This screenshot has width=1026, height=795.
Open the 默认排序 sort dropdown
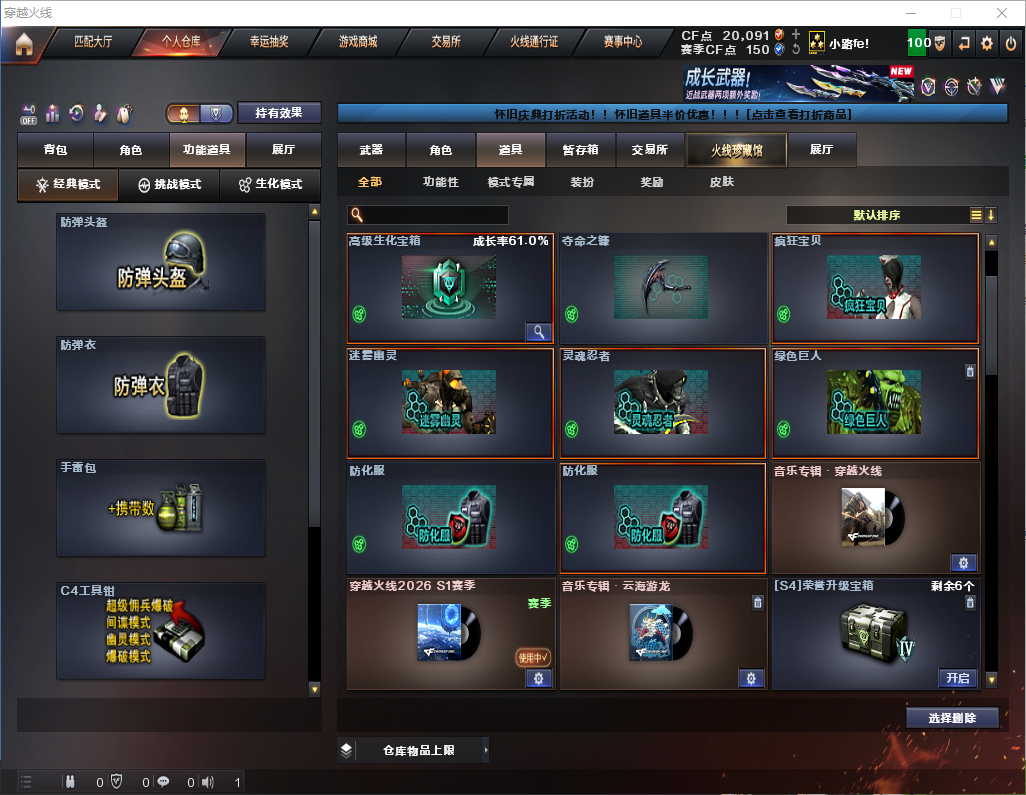882,215
